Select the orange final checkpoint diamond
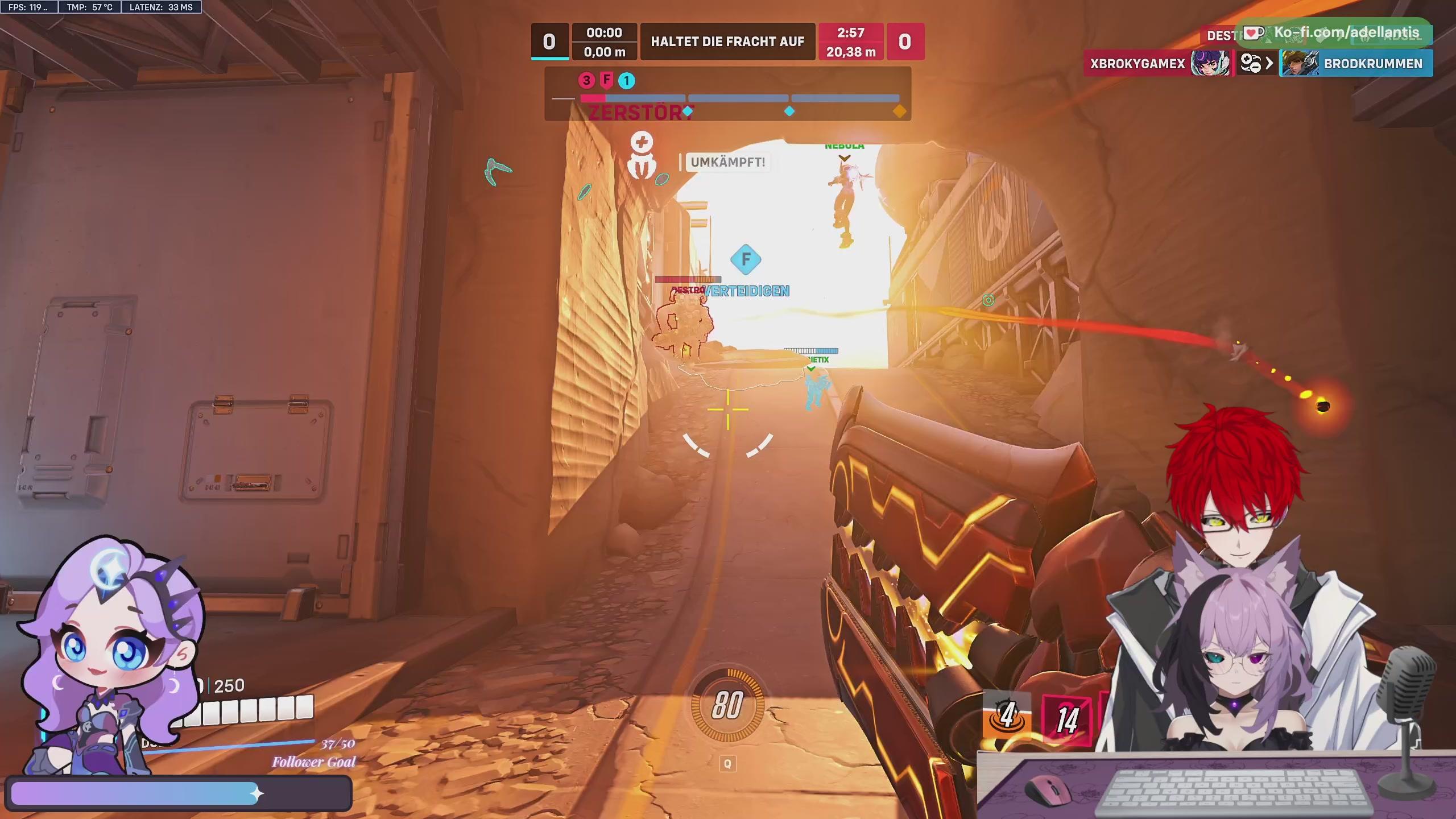1456x819 pixels. point(899,111)
